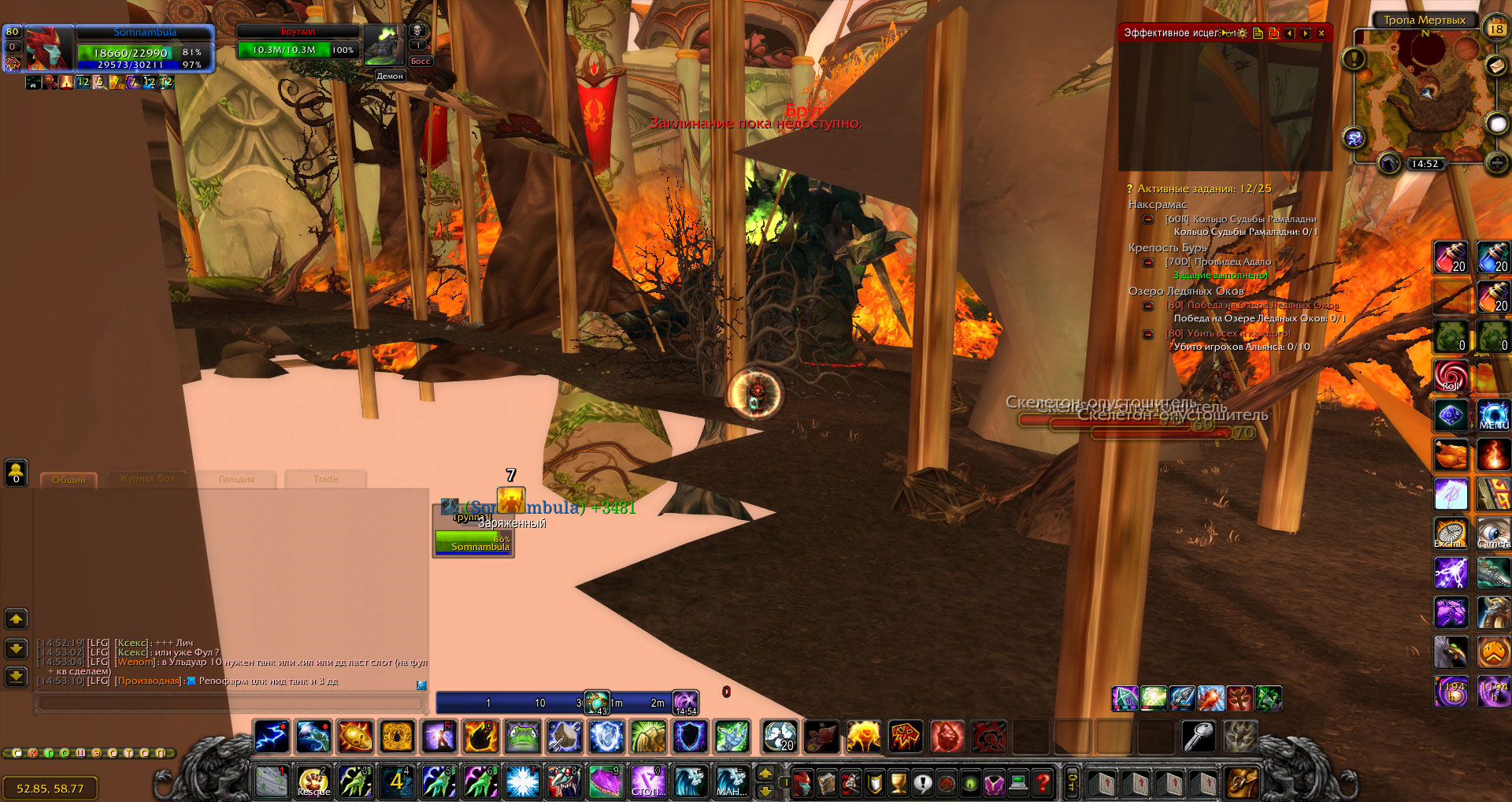The height and width of the screenshot is (802, 1512).
Task: Click the Roll spiral macro button
Action: tap(1451, 375)
